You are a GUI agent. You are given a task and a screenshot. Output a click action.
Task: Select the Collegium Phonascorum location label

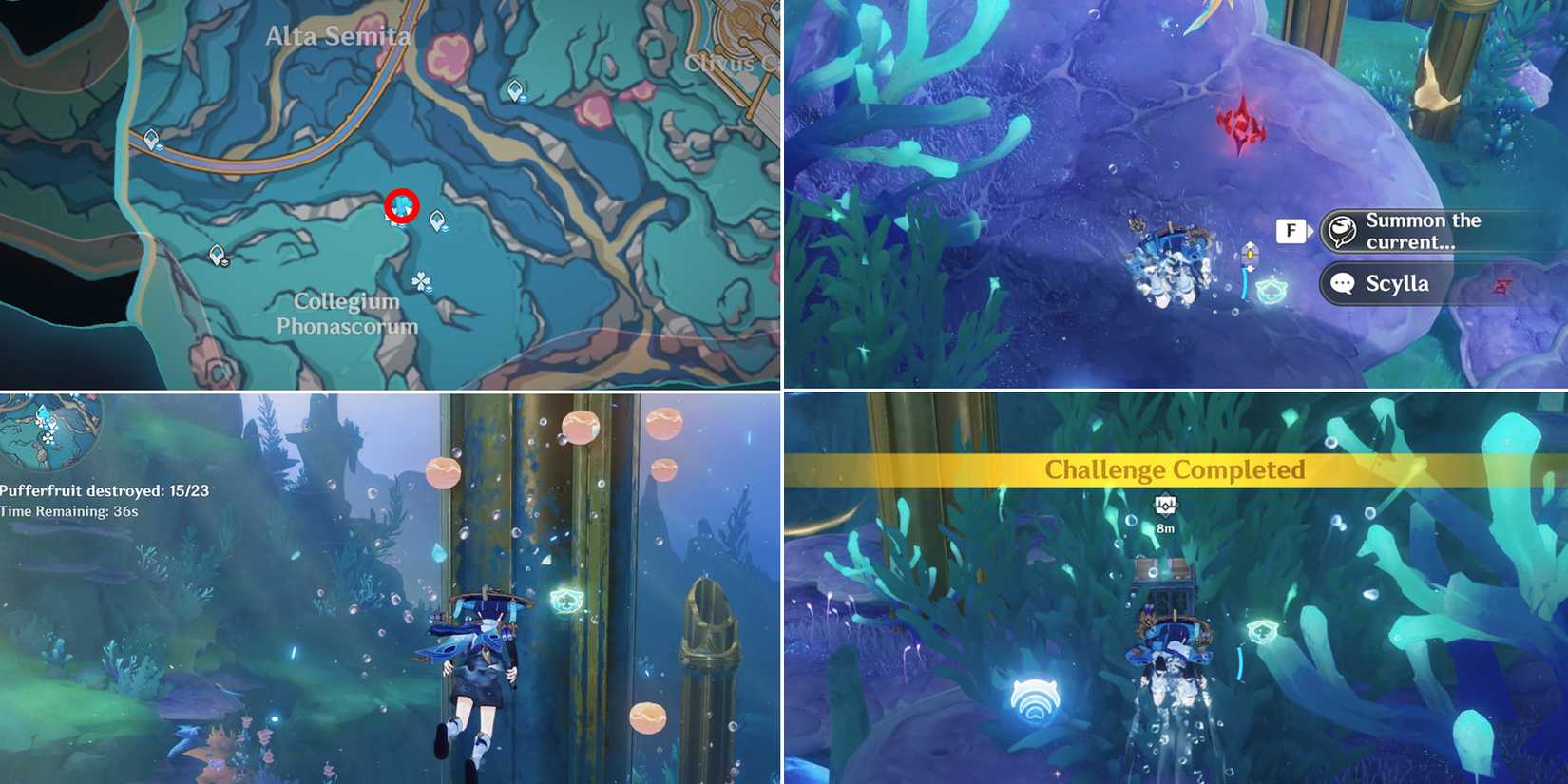347,314
